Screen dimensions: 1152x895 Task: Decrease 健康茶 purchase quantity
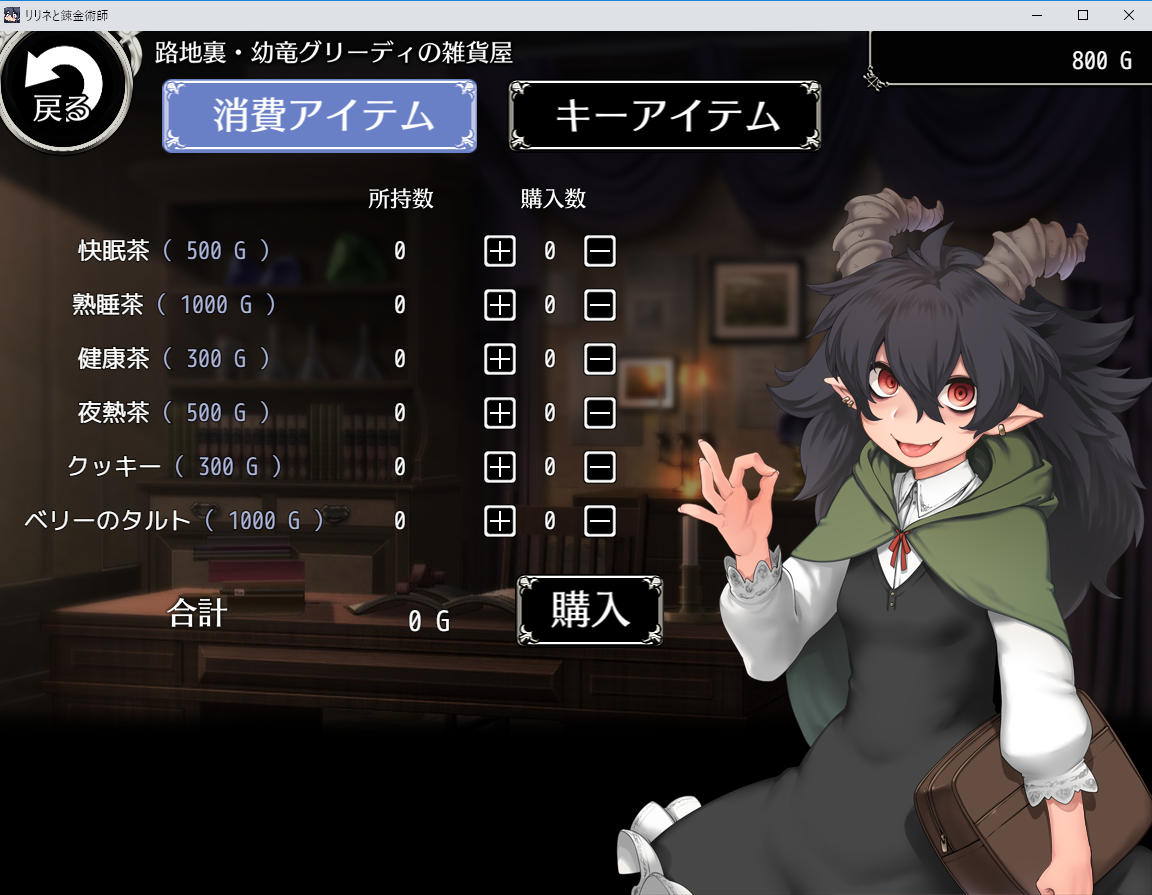600,358
